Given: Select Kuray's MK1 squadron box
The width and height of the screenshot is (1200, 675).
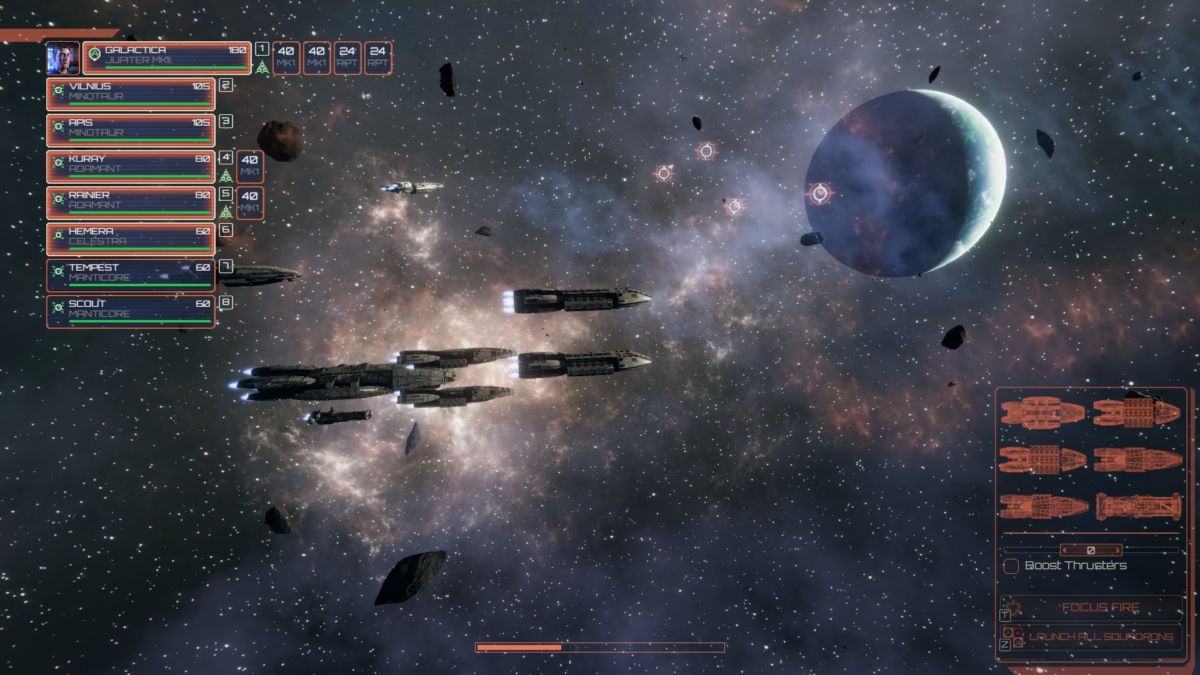Looking at the screenshot, I should (x=250, y=166).
